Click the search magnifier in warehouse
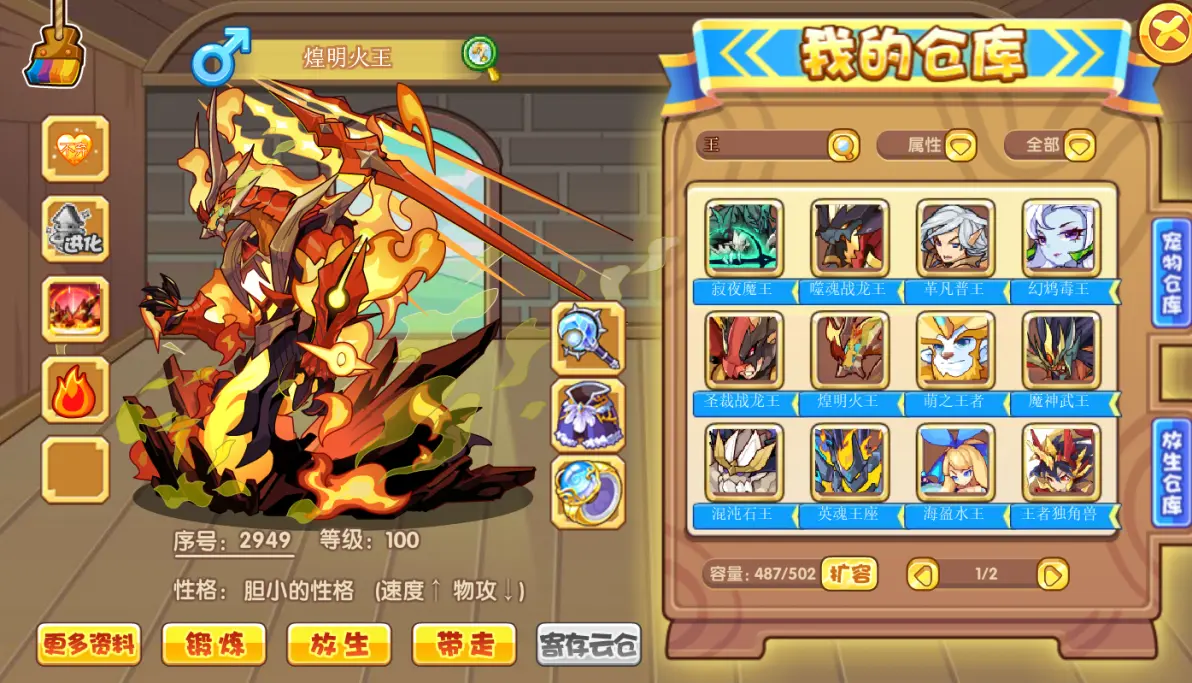 point(843,146)
